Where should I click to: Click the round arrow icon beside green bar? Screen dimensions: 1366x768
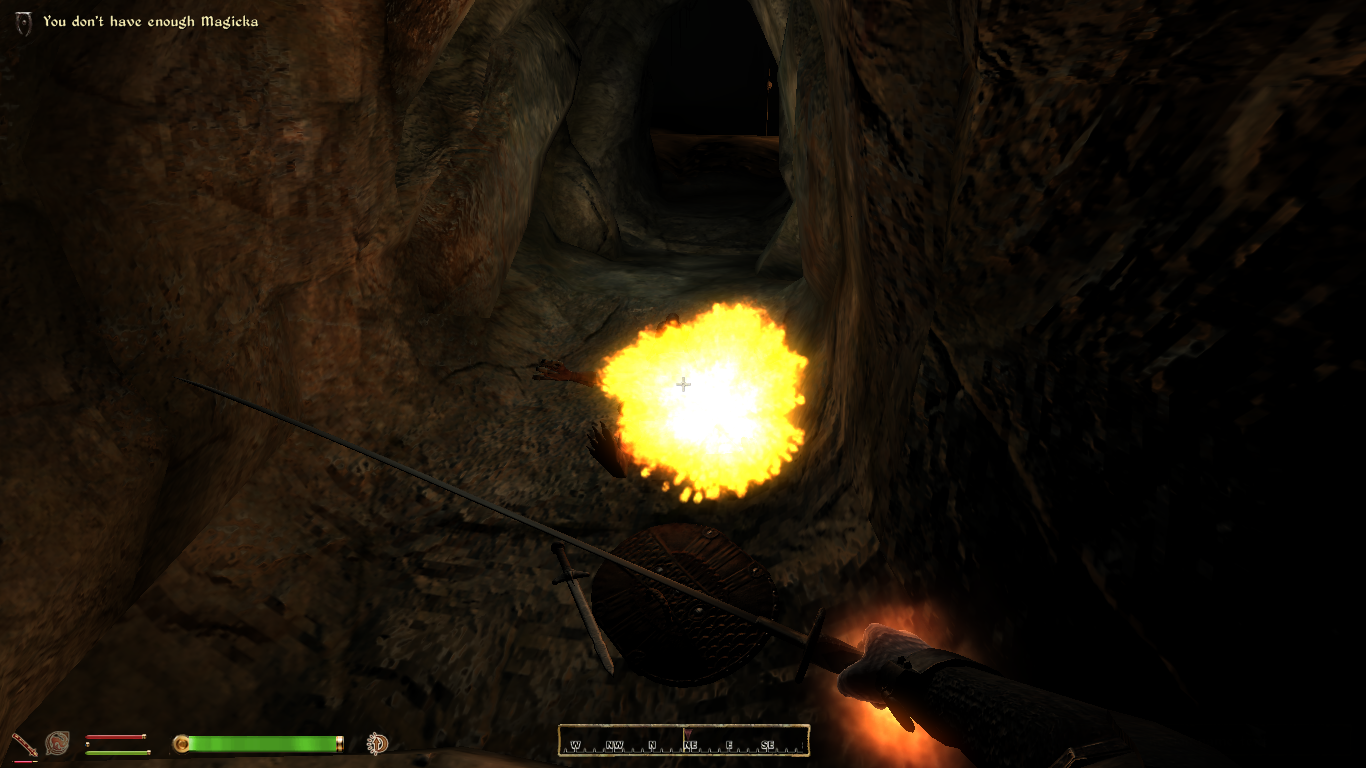378,743
